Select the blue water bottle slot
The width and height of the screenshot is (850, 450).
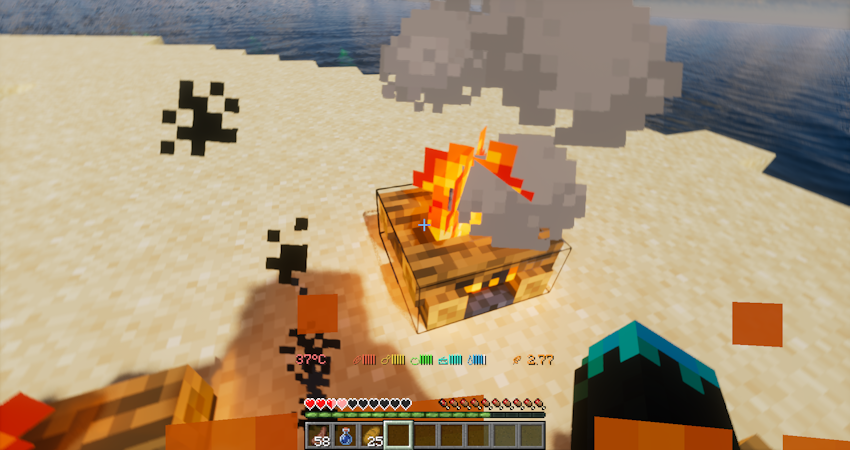(x=346, y=435)
